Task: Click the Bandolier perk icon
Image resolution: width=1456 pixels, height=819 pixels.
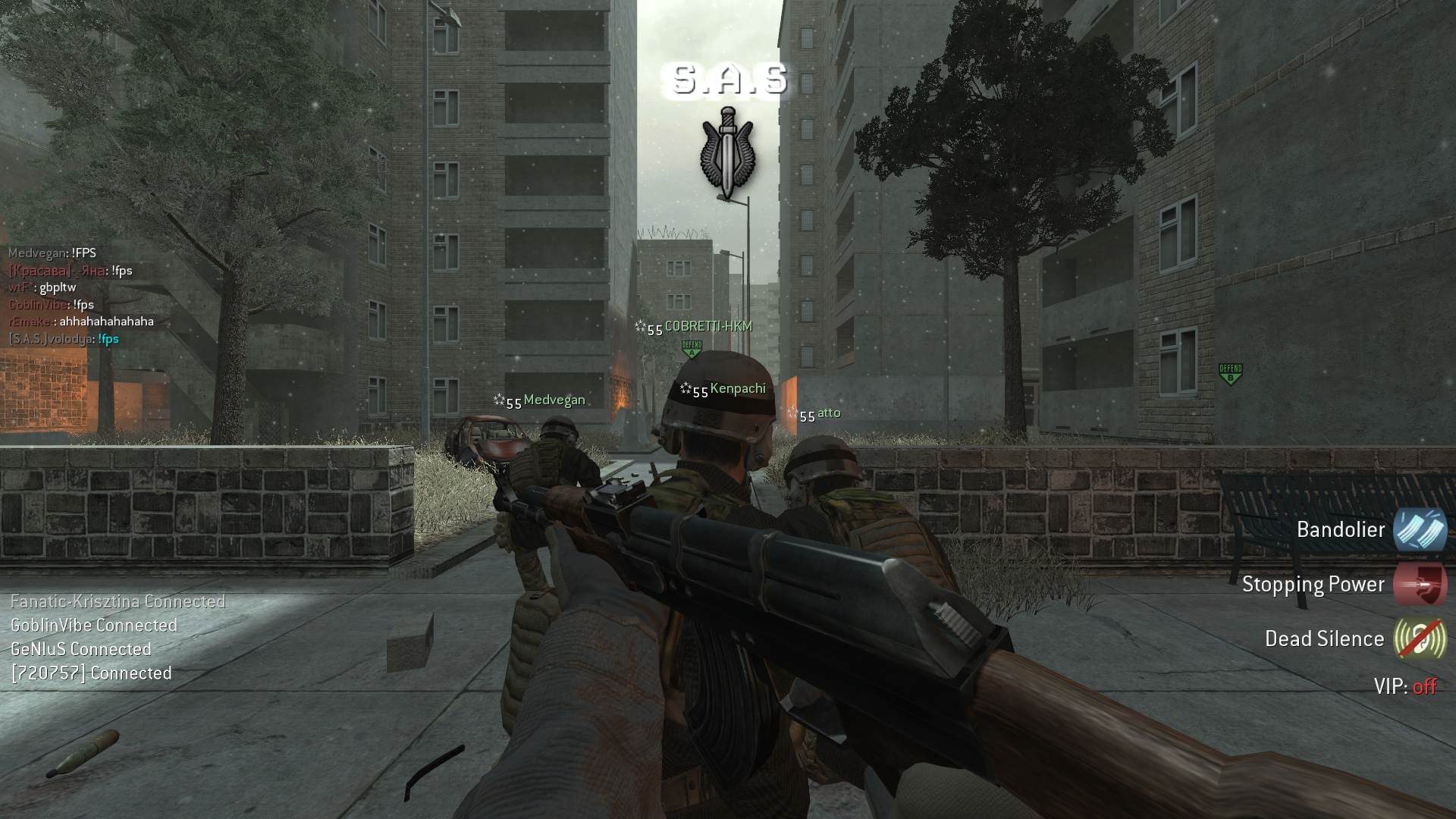Action: (x=1419, y=529)
